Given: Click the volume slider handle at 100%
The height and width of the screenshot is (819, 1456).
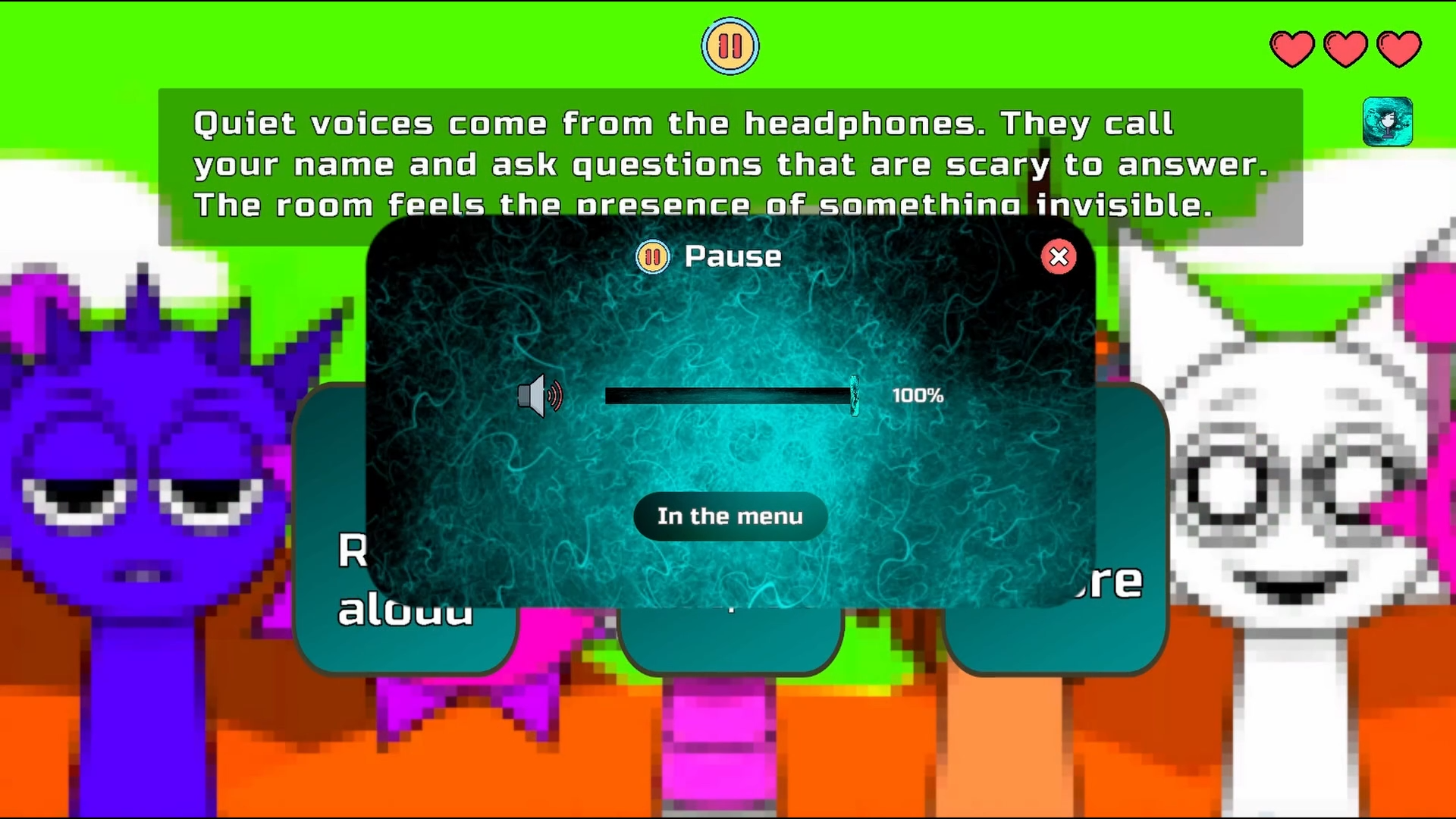Looking at the screenshot, I should [x=855, y=394].
